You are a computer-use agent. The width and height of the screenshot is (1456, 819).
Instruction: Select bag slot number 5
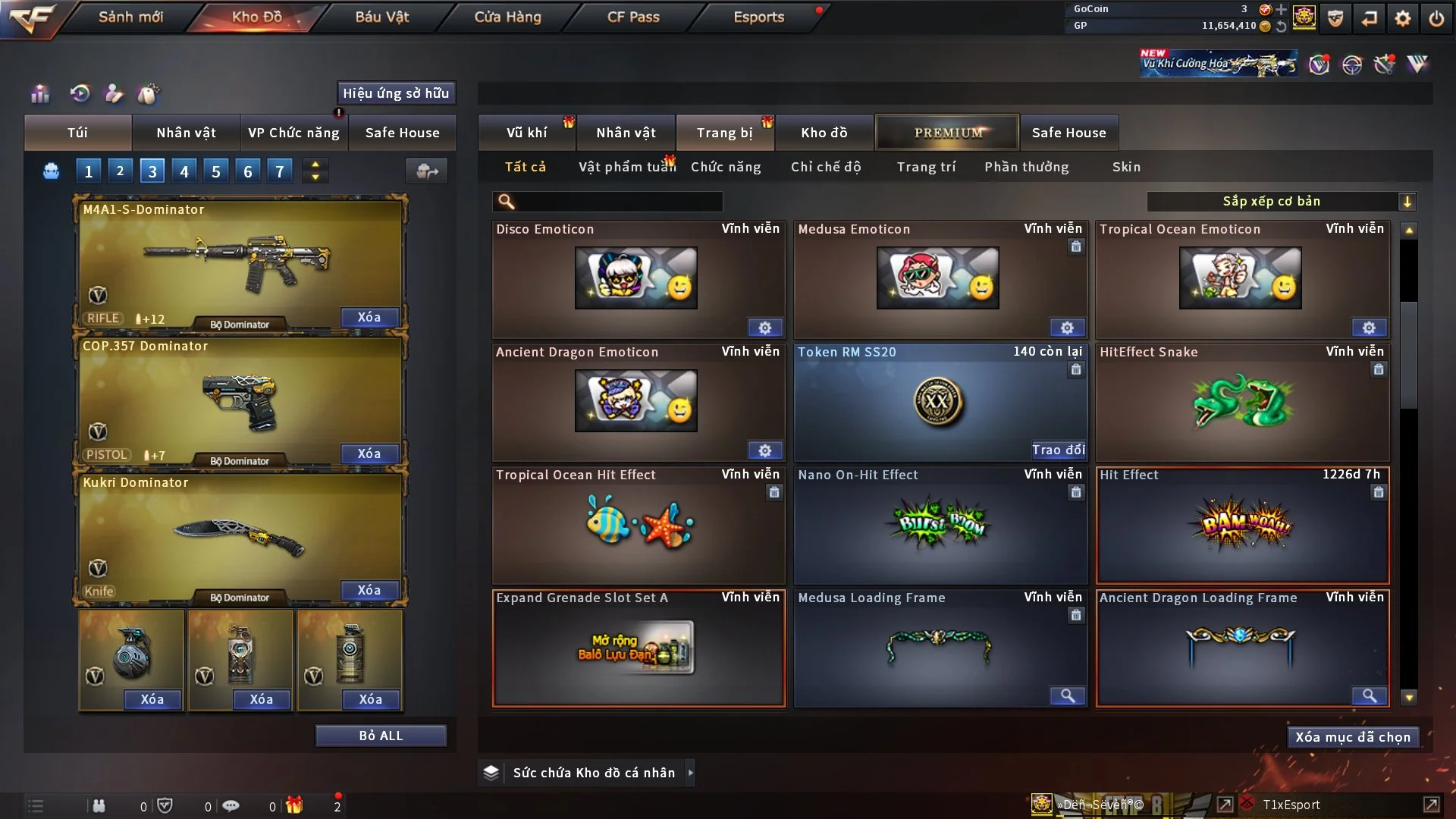tap(216, 171)
